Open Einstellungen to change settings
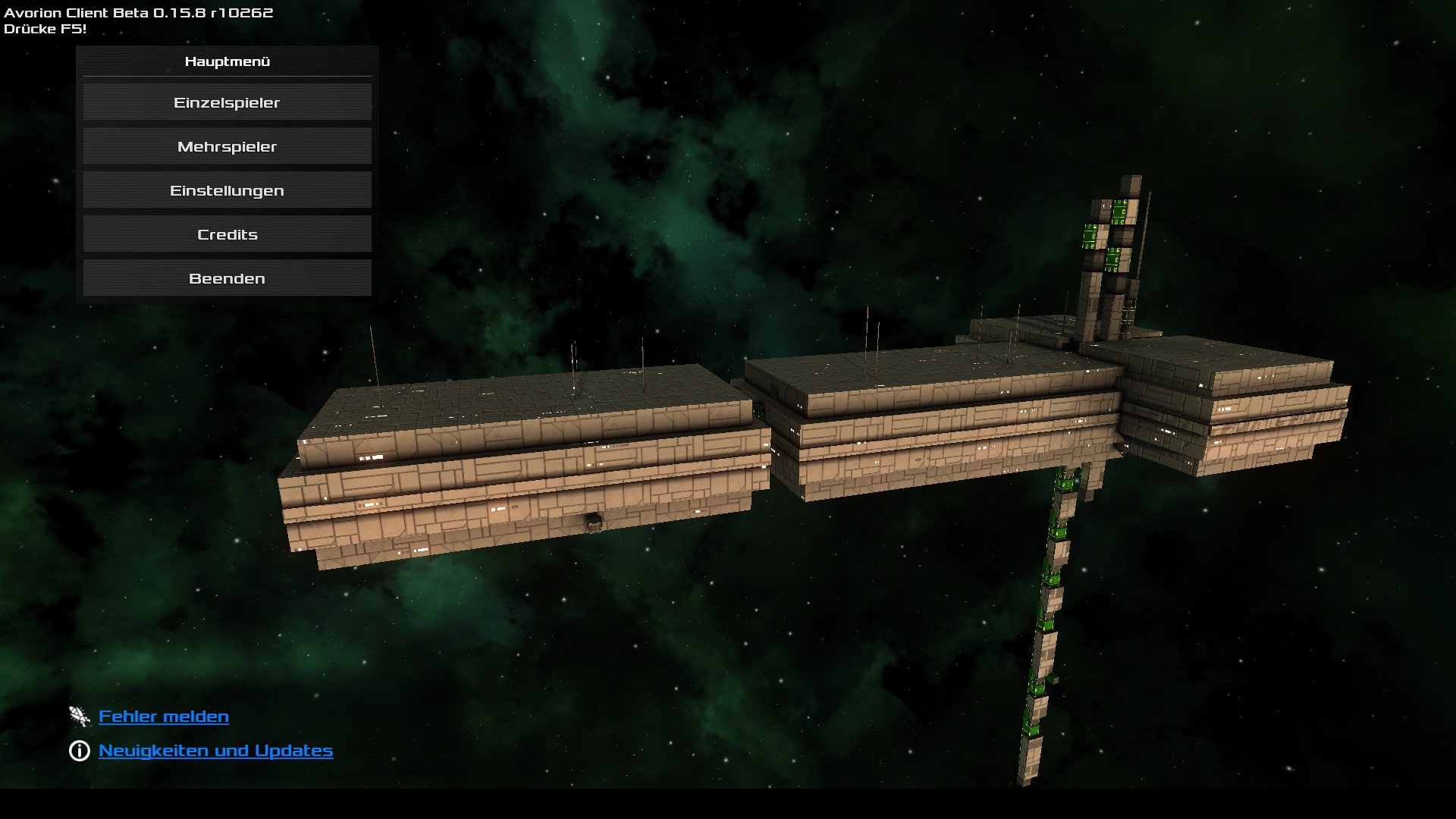Screen dimensions: 1456x819 (x=227, y=190)
